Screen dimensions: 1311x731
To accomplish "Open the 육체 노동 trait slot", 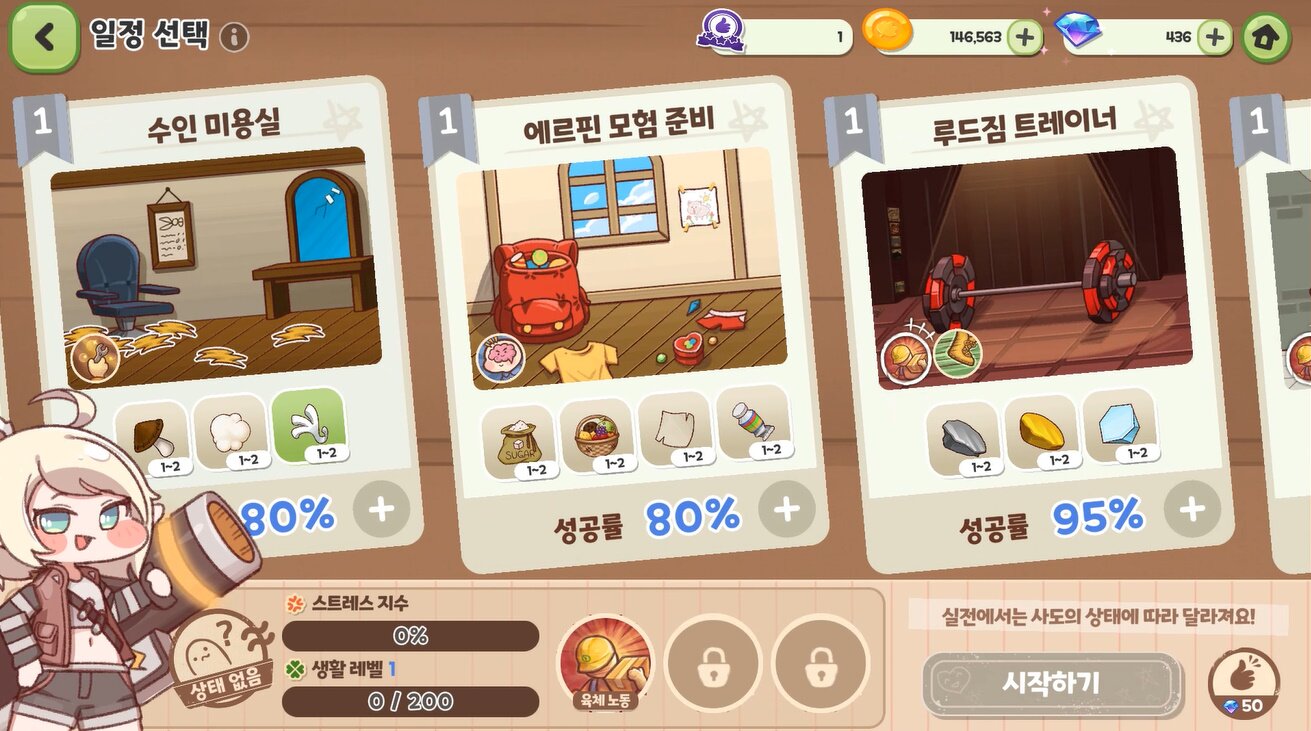I will point(604,662).
